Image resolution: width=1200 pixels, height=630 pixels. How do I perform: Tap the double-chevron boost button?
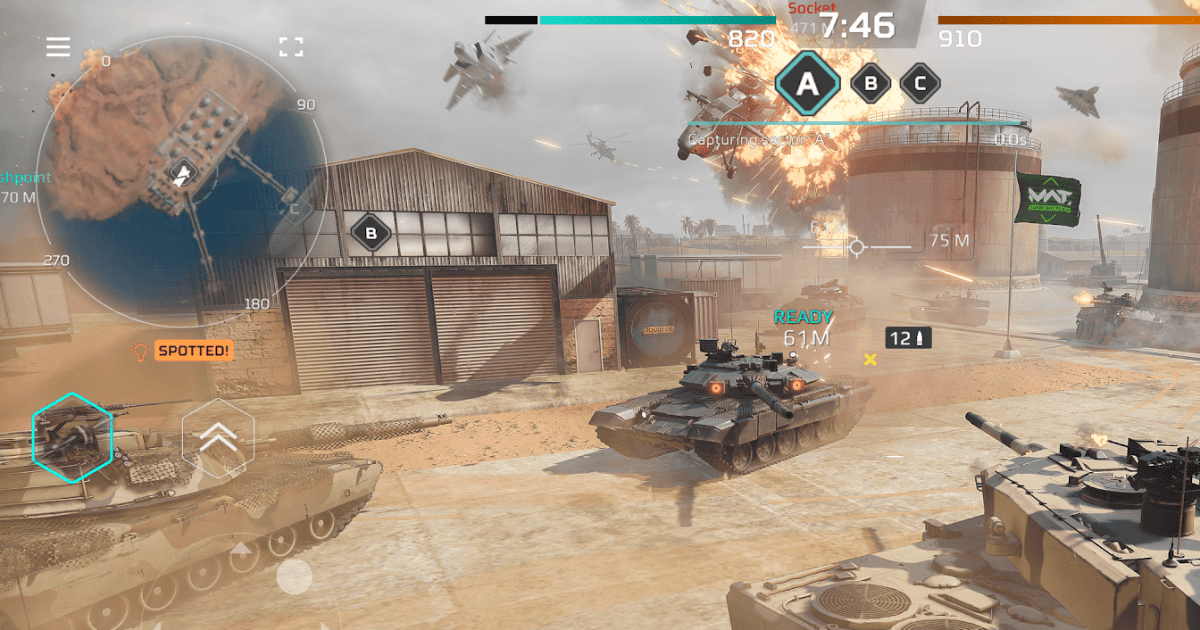(218, 436)
